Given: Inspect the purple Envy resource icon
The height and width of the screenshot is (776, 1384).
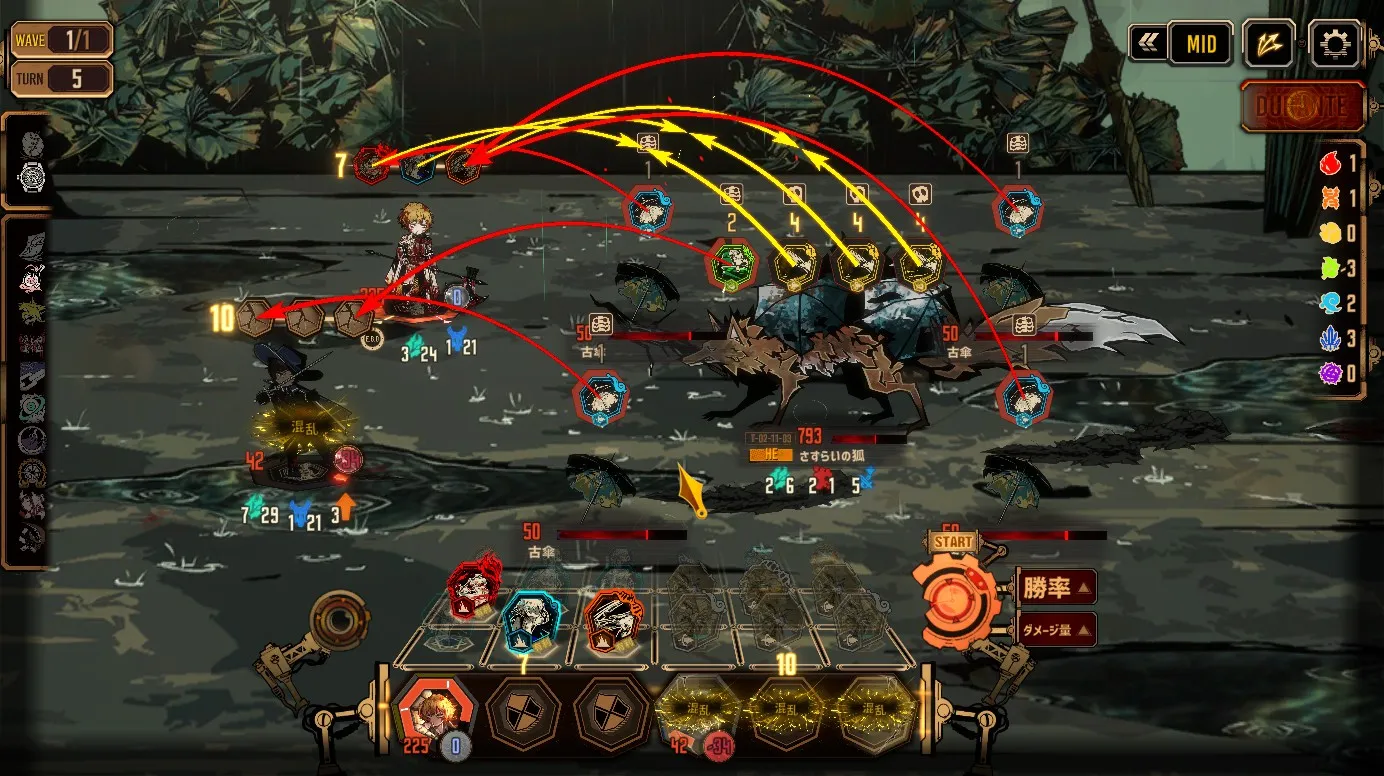Looking at the screenshot, I should 1329,374.
